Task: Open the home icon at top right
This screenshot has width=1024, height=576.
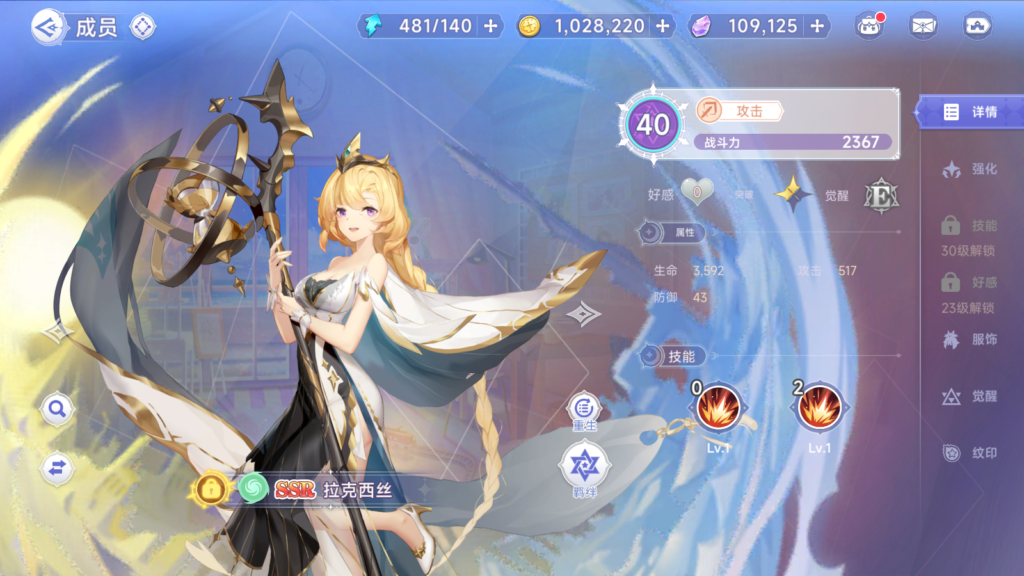Action: pyautogui.click(x=977, y=27)
